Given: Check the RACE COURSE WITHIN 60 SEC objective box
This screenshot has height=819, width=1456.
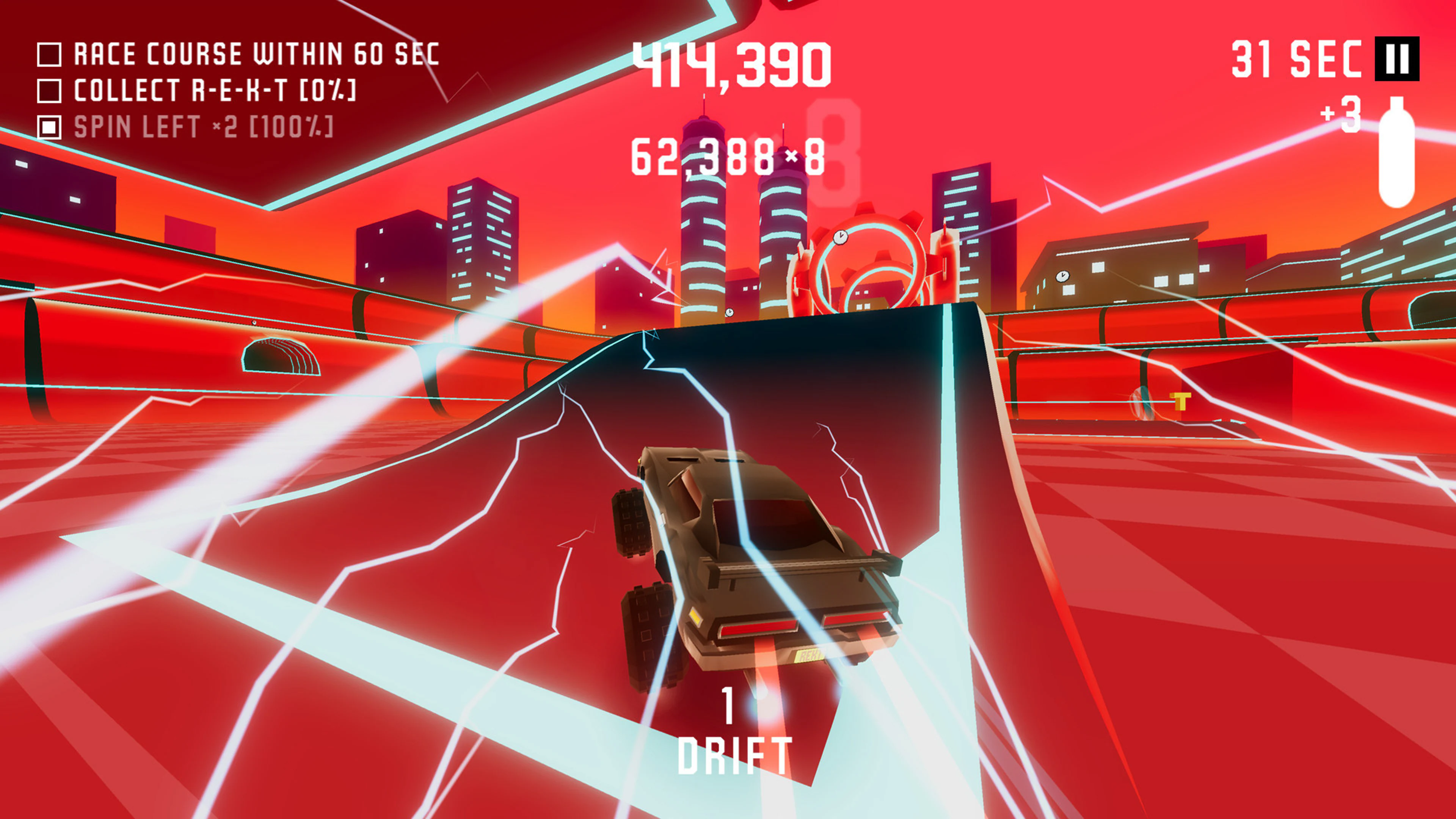Looking at the screenshot, I should click(50, 53).
